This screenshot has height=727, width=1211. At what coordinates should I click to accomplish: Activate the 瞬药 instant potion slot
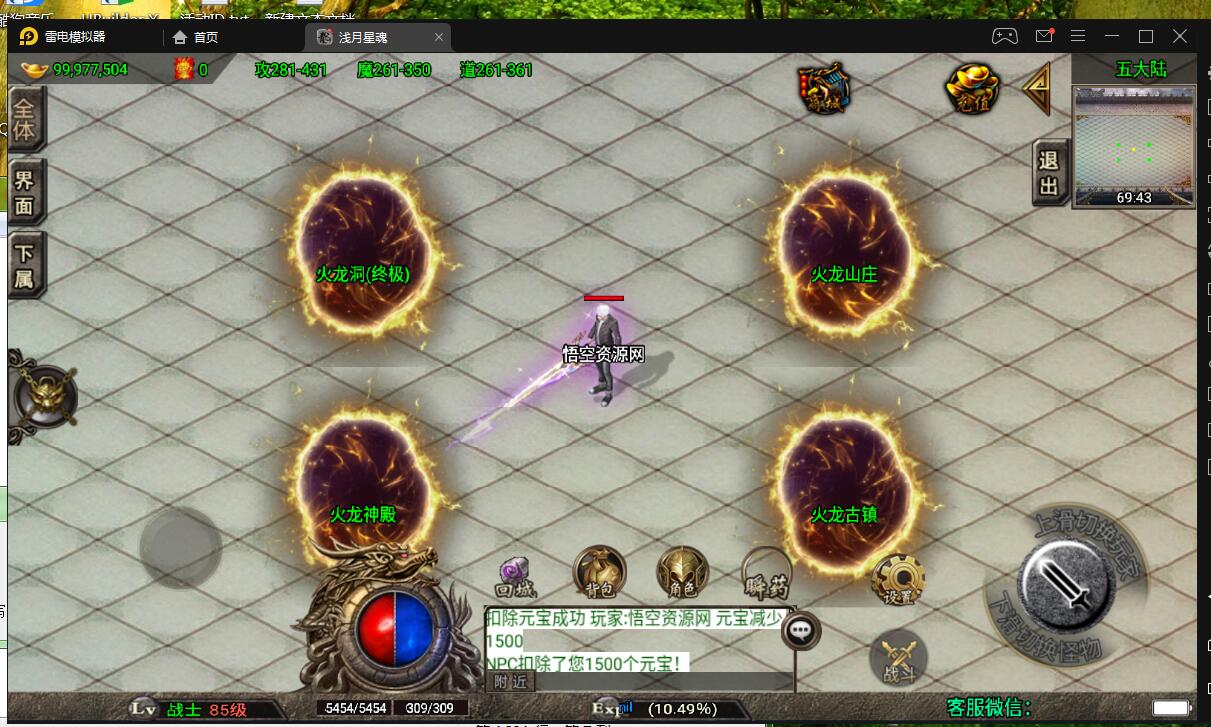coord(767,574)
